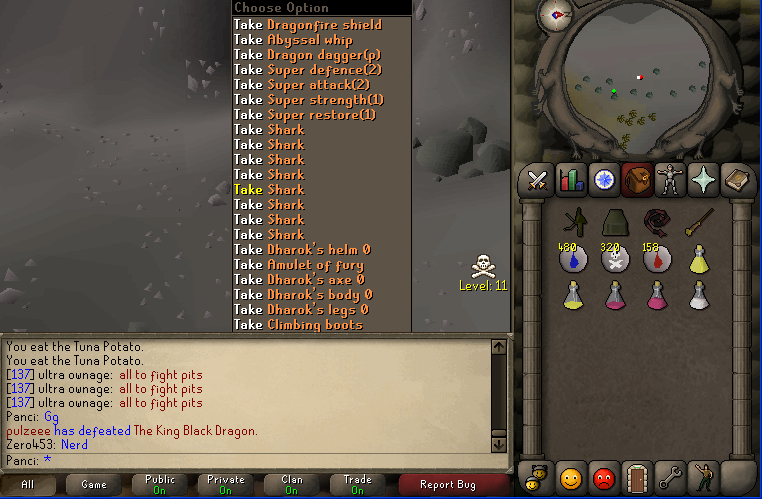Select Take Dragon dagger(p) entry
Screen dimensions: 762x499
(x=309, y=54)
